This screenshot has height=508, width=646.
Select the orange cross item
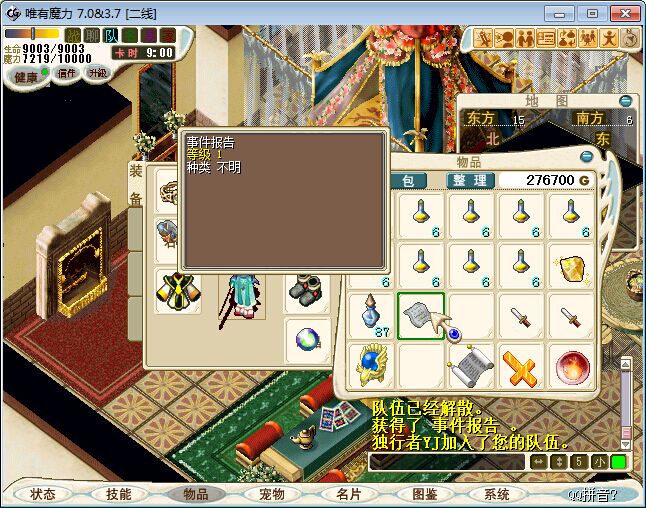point(521,367)
